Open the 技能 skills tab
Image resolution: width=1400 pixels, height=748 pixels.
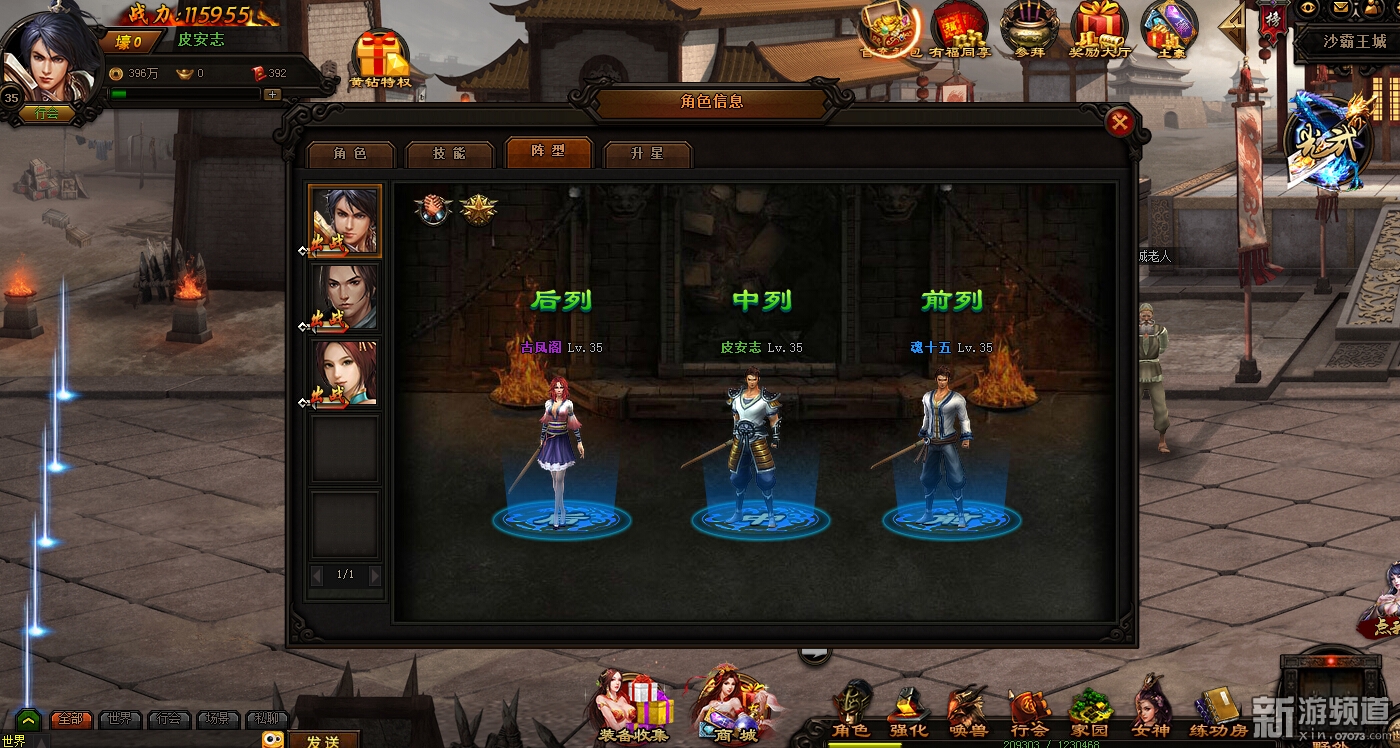pyautogui.click(x=449, y=154)
